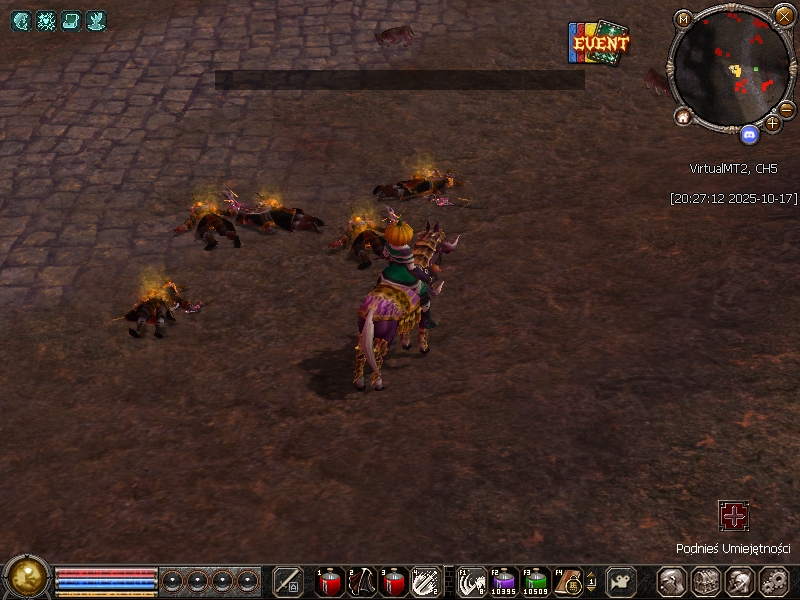Click the sword attack button on taskbar
The width and height of the screenshot is (800, 600).
coord(288,581)
